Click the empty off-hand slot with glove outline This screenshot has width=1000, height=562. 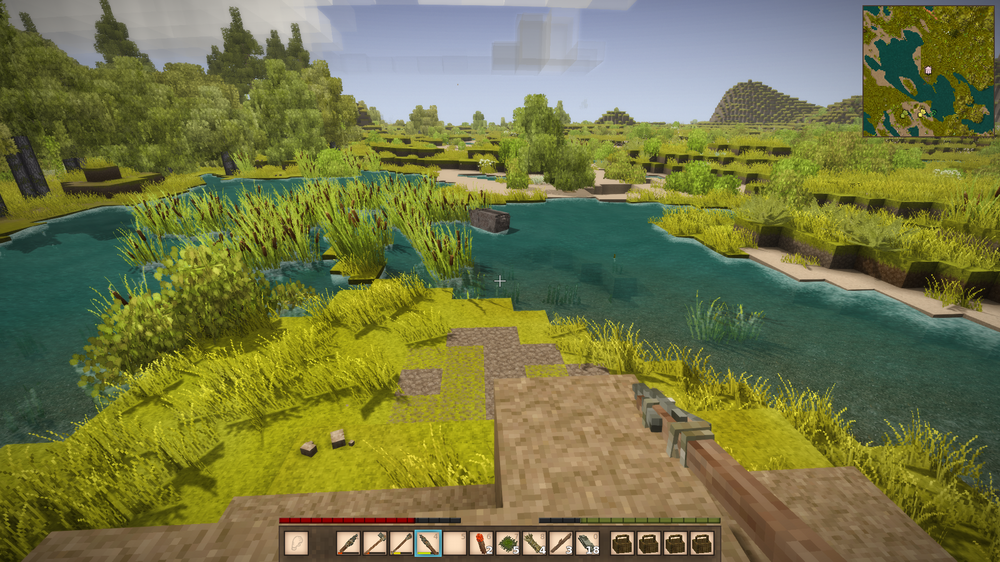pos(295,543)
